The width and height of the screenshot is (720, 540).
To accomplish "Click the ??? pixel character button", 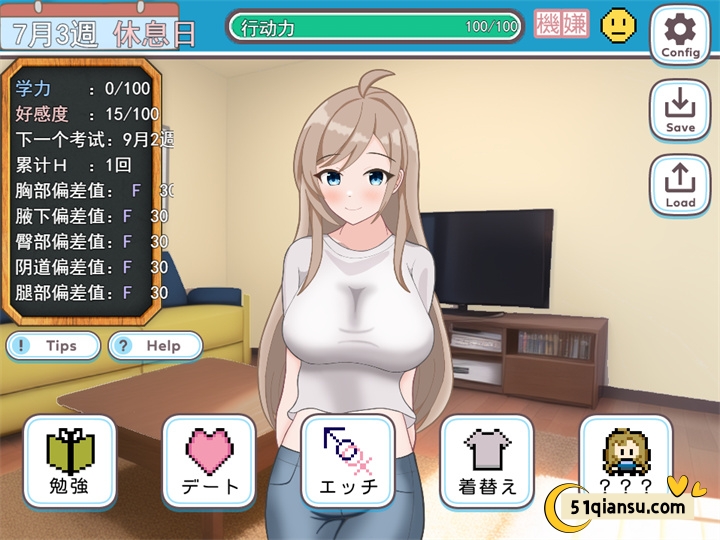I will 625,461.
